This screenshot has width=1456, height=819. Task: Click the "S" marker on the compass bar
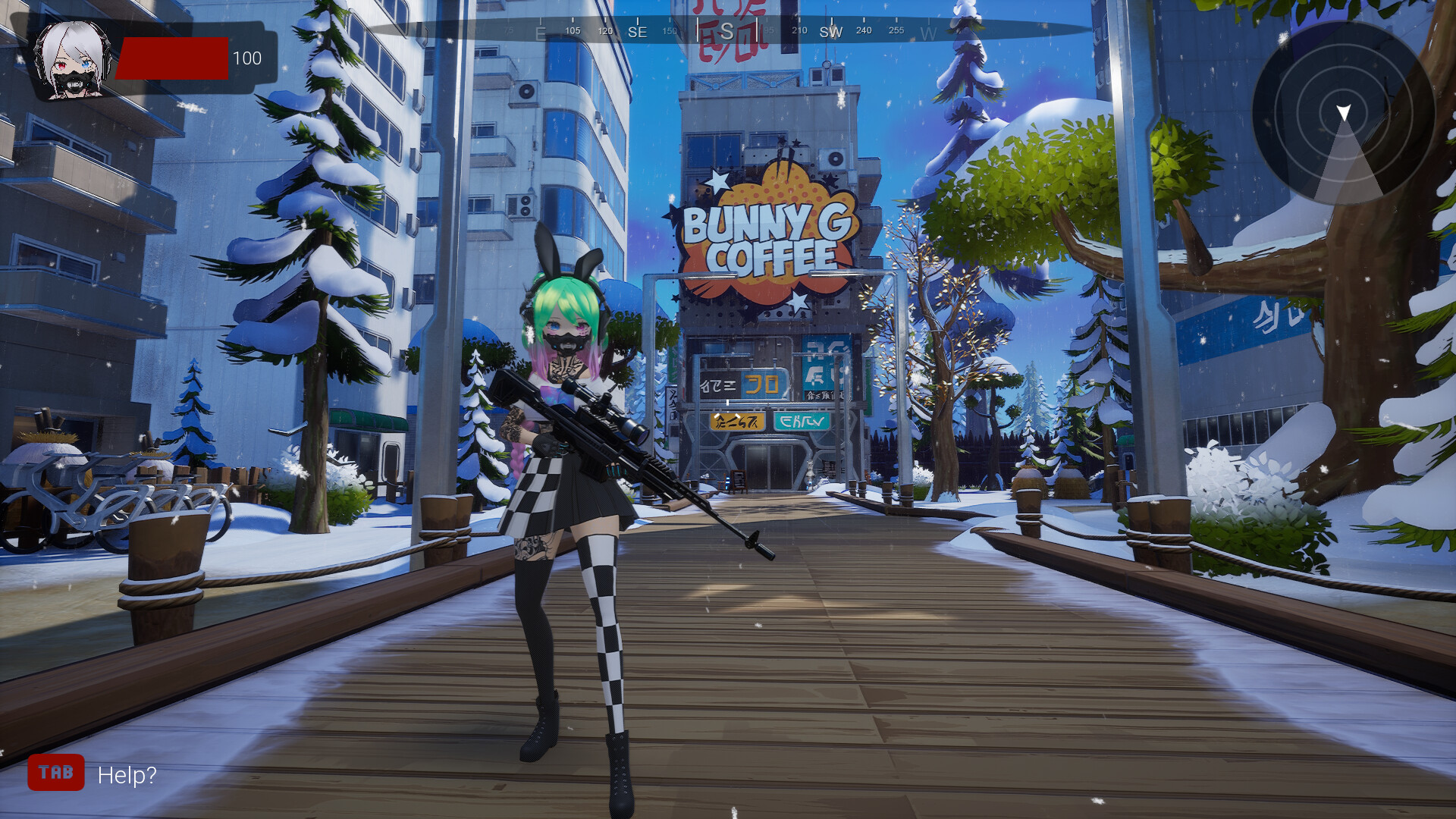(729, 32)
